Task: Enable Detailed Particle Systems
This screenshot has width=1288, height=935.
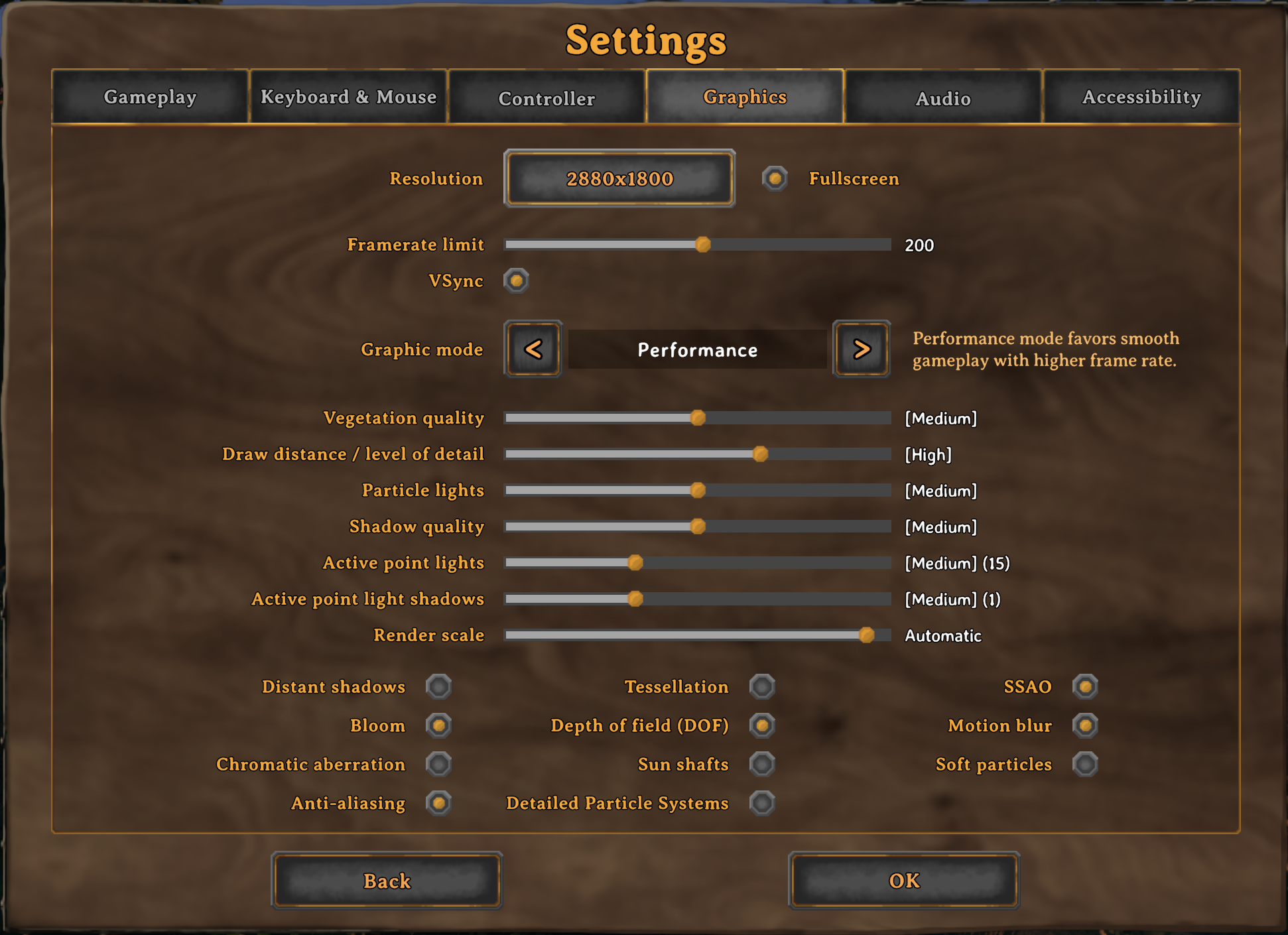Action: (x=762, y=803)
